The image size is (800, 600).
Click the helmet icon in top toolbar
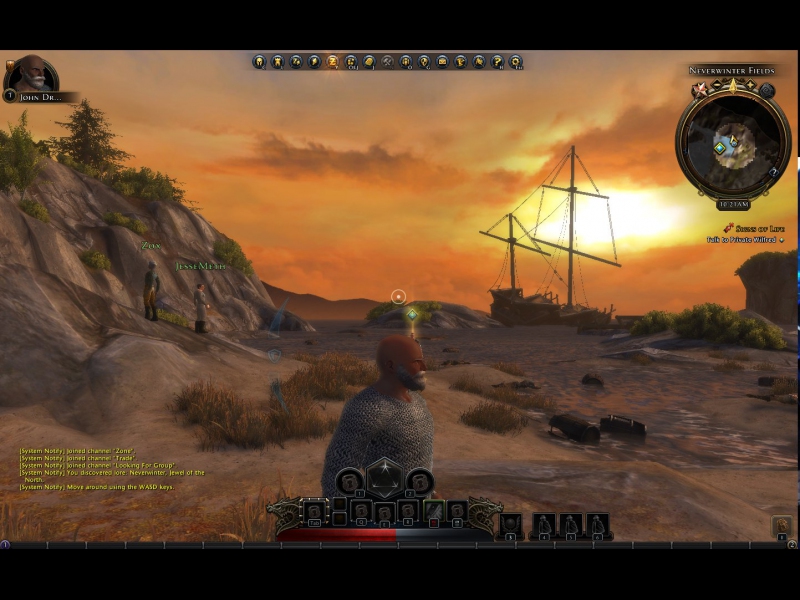click(259, 62)
